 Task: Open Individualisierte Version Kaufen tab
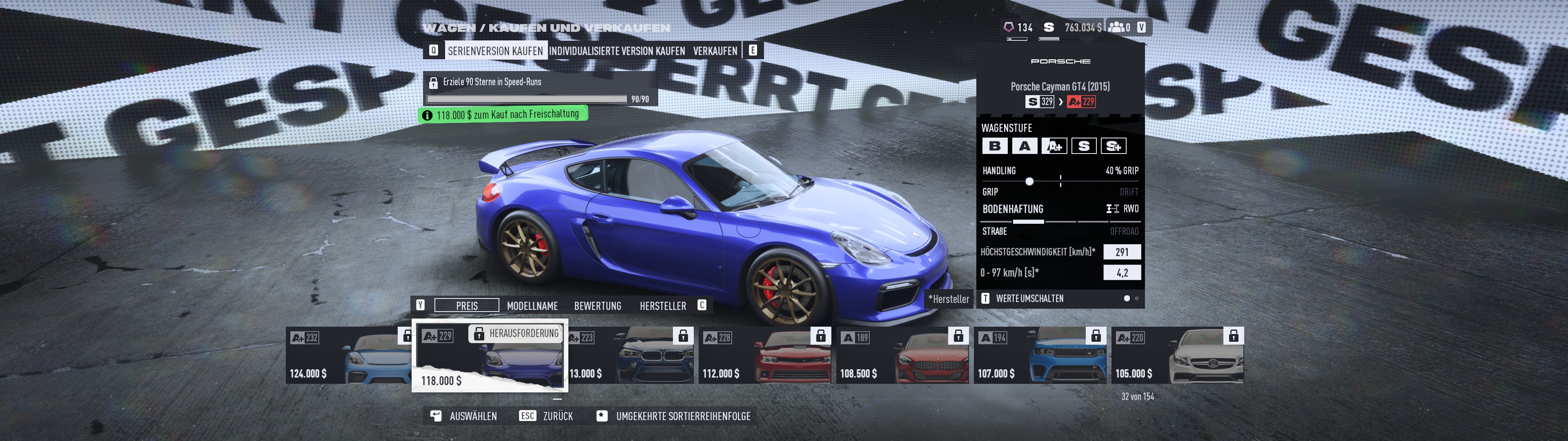pyautogui.click(x=617, y=51)
